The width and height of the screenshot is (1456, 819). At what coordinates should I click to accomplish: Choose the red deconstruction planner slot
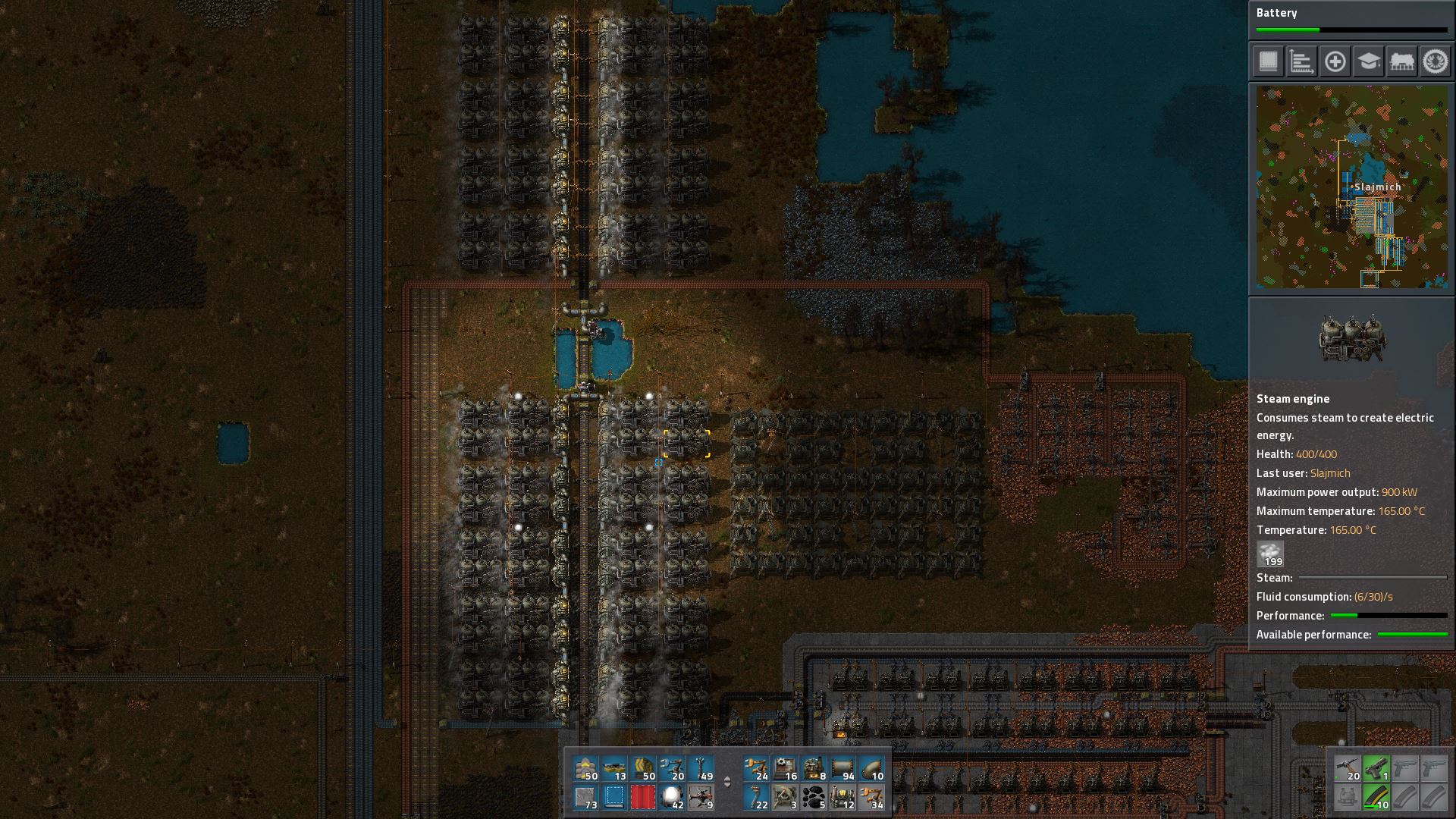(643, 798)
